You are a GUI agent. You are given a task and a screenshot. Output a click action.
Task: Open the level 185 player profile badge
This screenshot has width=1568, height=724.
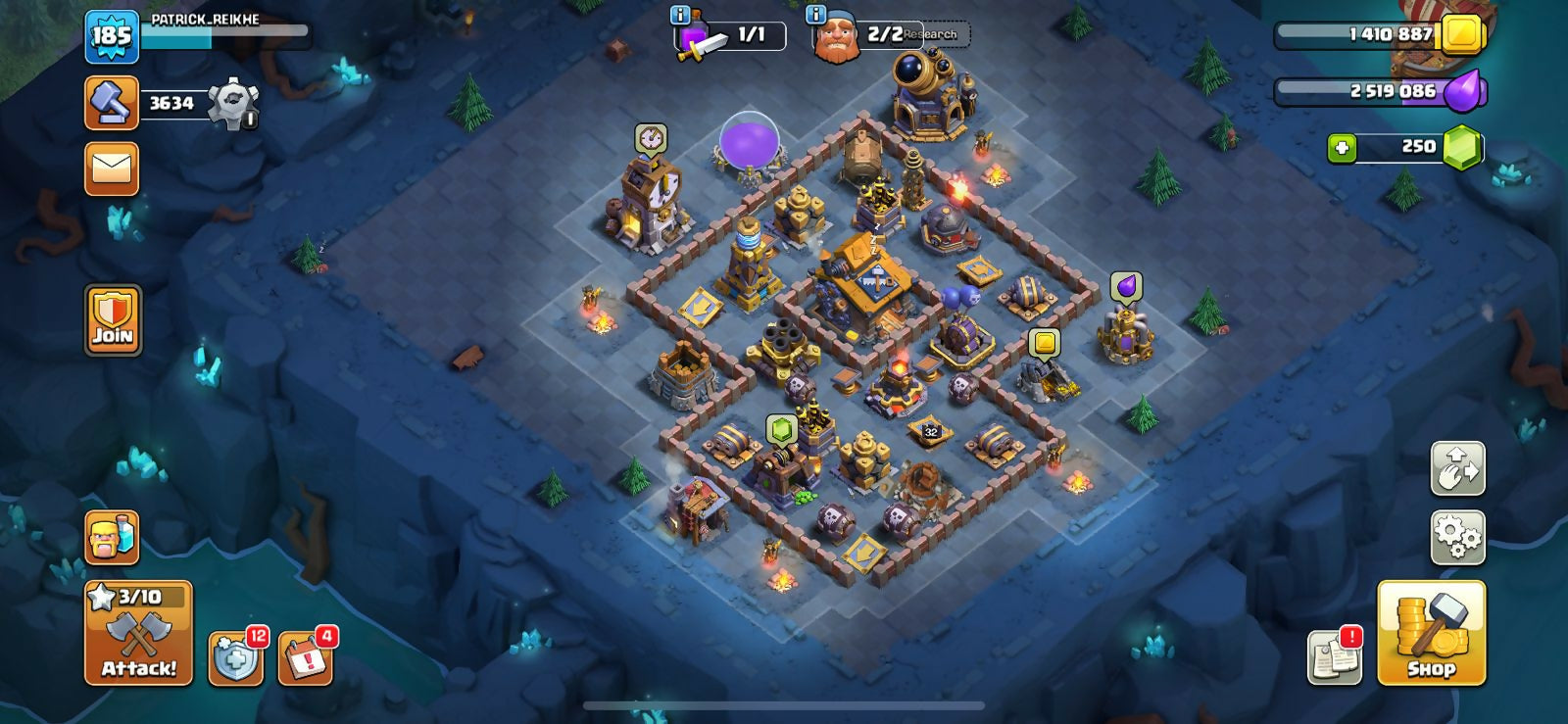coord(111,36)
